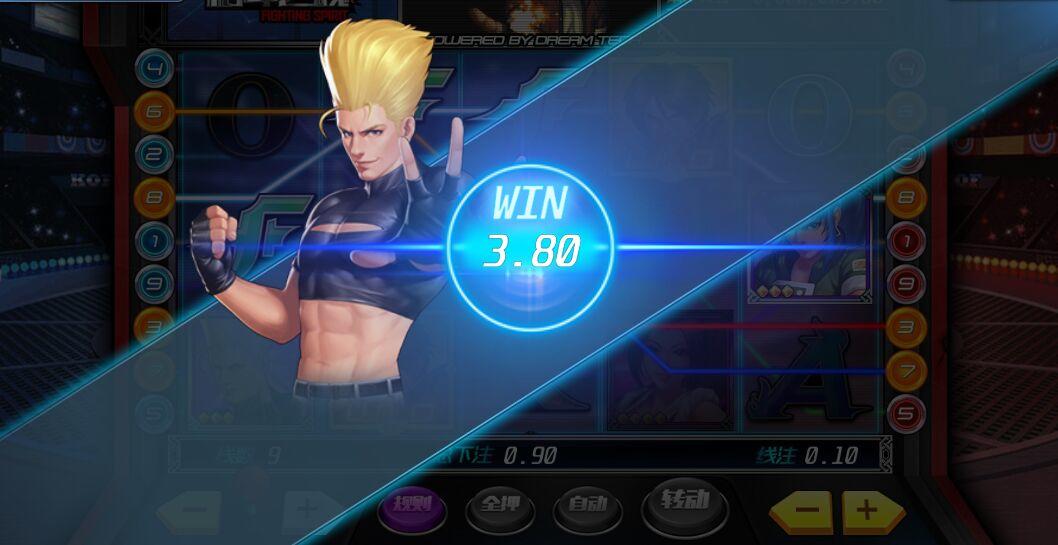Activate the 自动 auto-spin button

click(587, 507)
